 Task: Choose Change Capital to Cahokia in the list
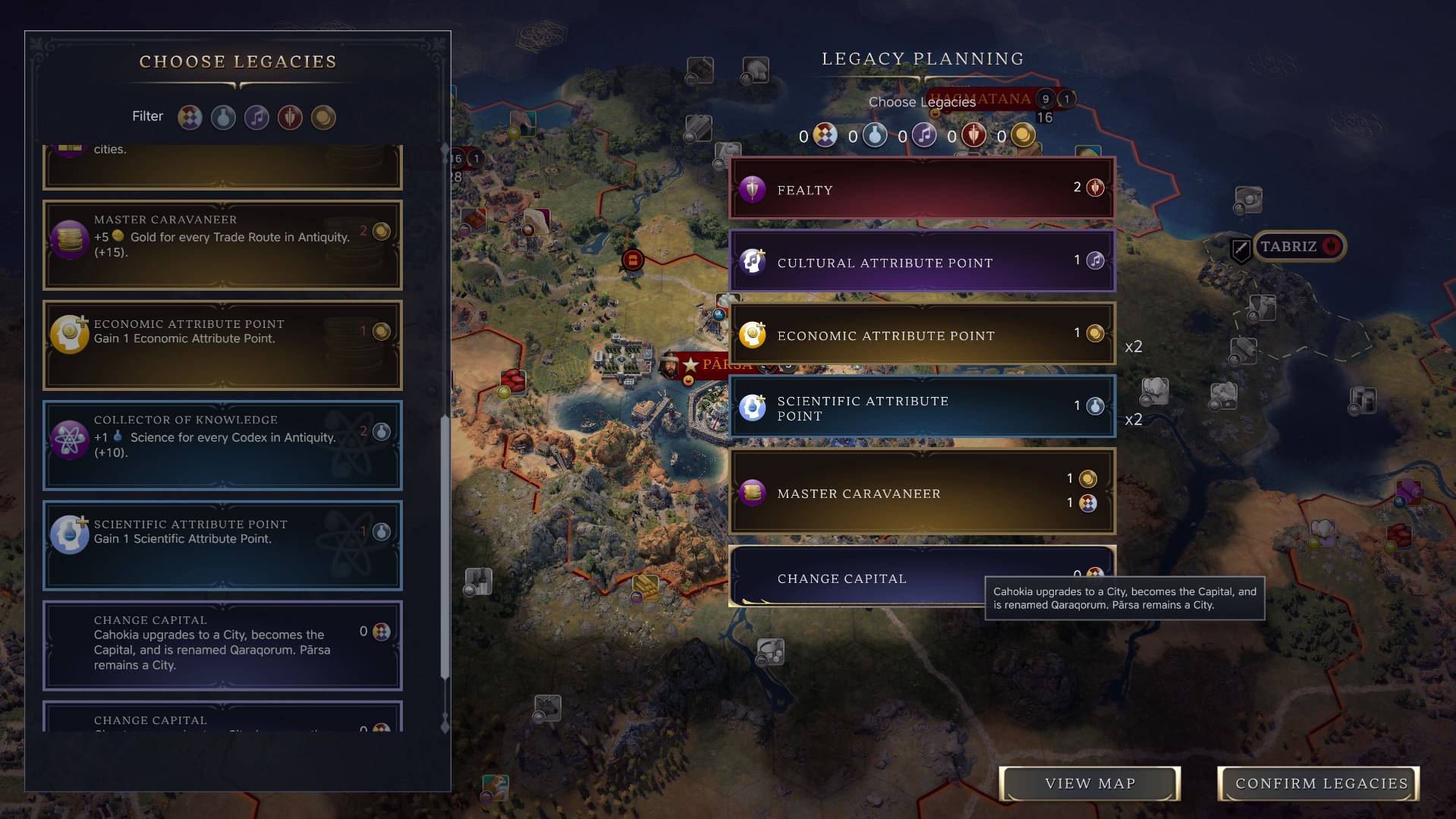(222, 645)
